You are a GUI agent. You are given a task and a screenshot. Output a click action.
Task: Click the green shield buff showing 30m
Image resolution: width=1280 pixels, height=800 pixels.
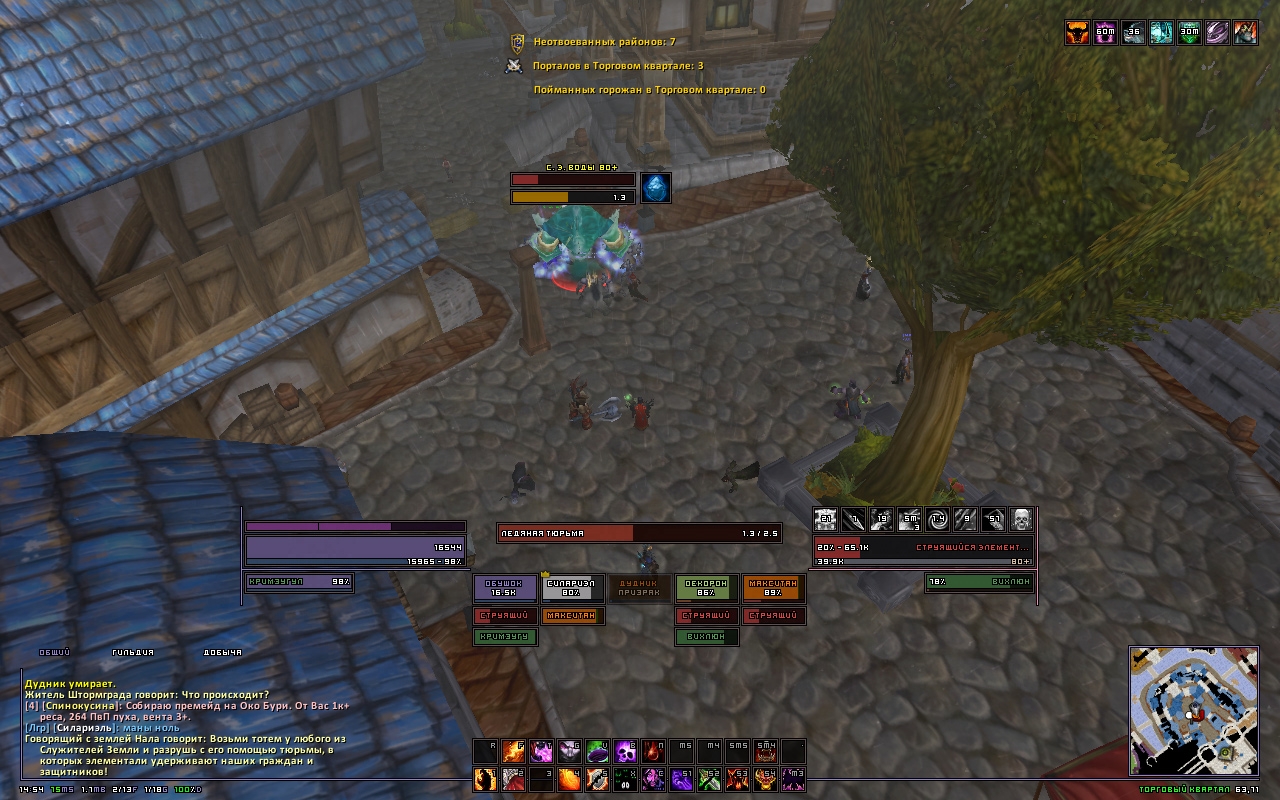[1189, 33]
